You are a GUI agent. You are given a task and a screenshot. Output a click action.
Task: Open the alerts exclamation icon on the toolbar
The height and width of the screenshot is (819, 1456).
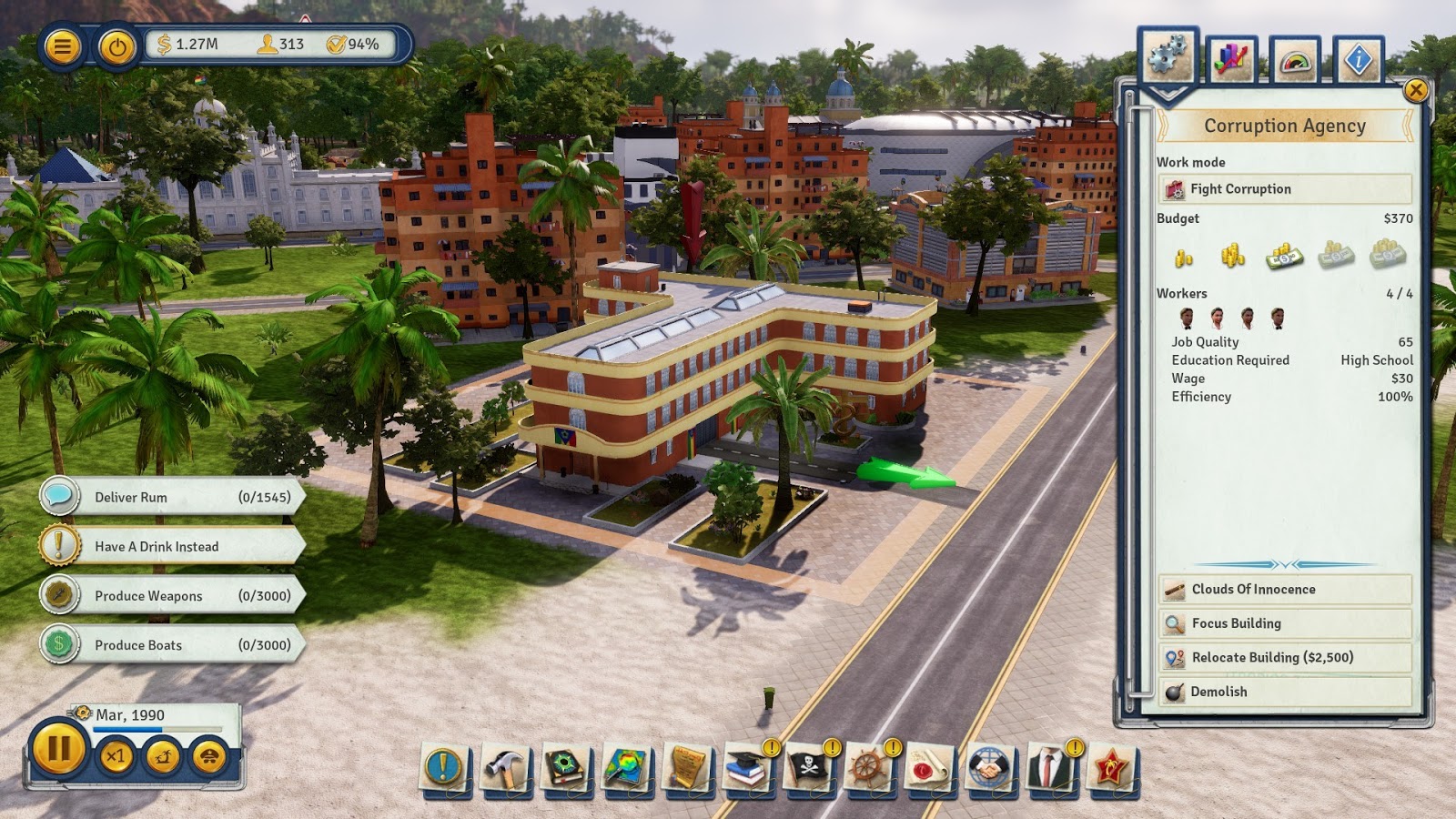[443, 771]
